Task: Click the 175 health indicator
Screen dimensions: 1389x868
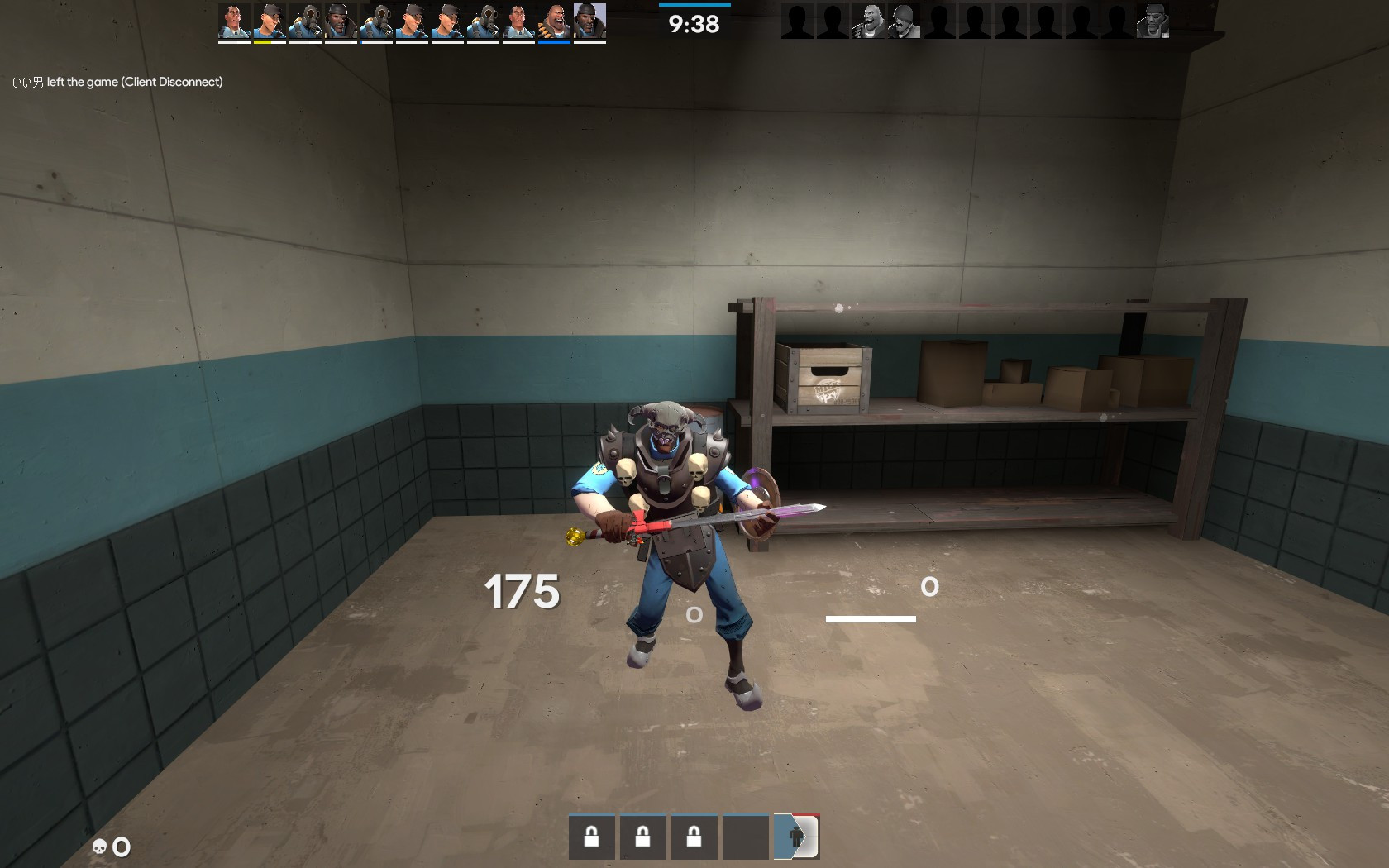Action: point(522,590)
